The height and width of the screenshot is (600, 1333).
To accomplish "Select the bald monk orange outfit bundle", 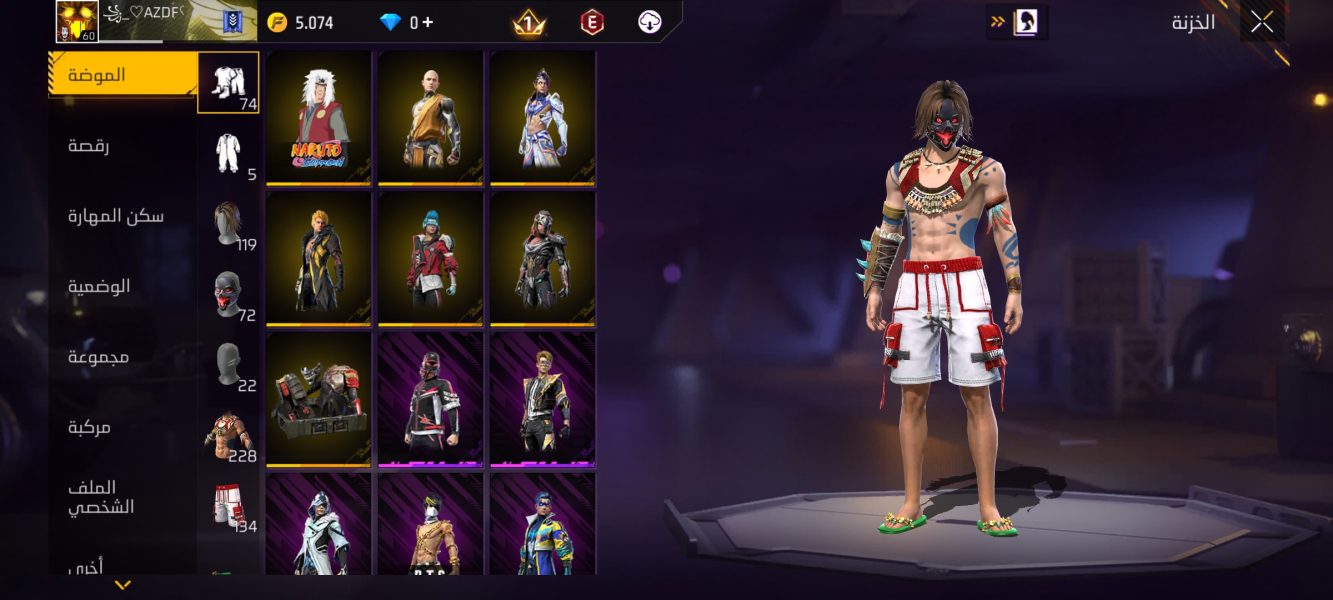I will (431, 118).
